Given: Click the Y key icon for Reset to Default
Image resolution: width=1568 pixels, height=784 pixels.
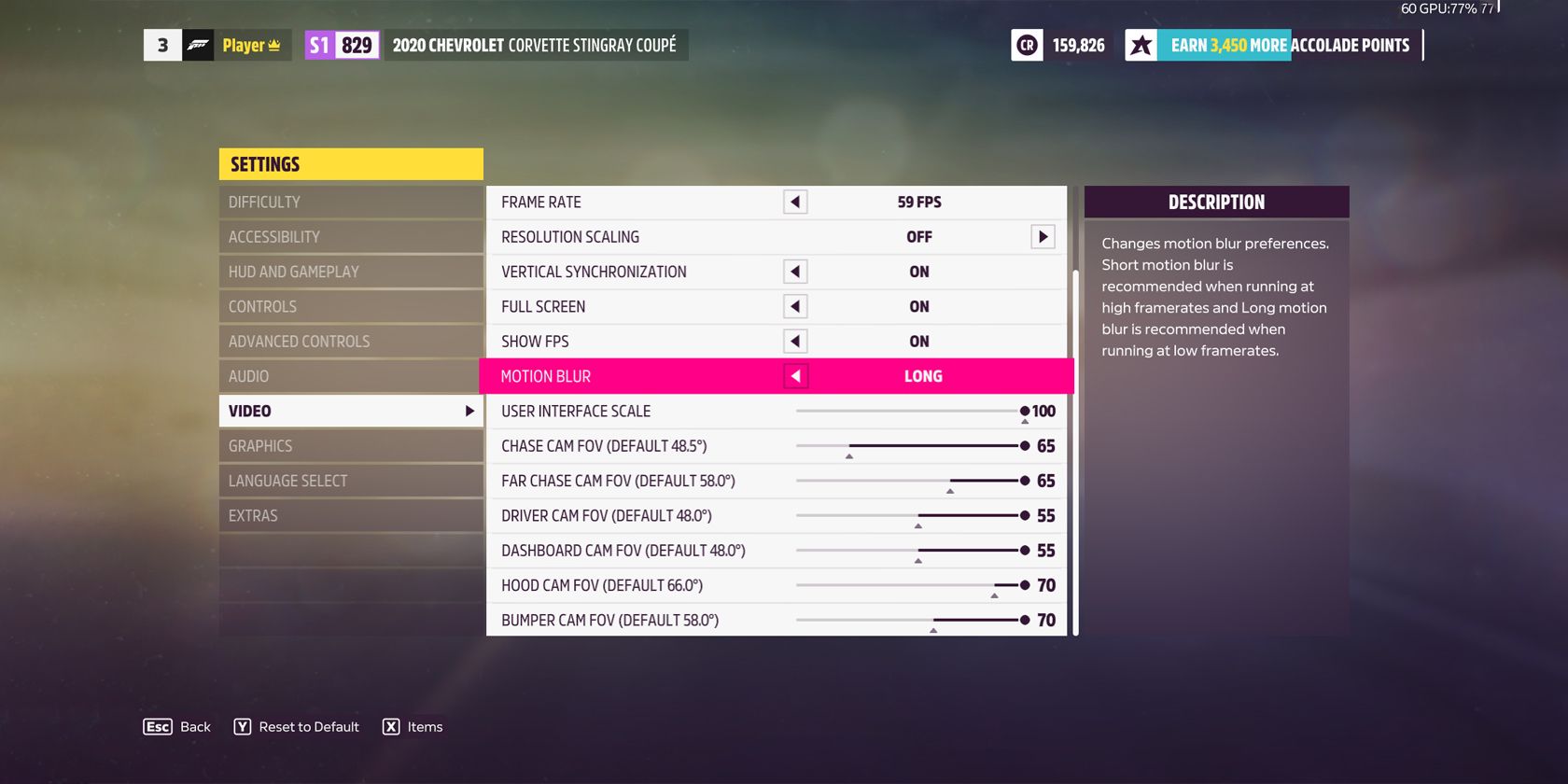Looking at the screenshot, I should click(x=244, y=726).
